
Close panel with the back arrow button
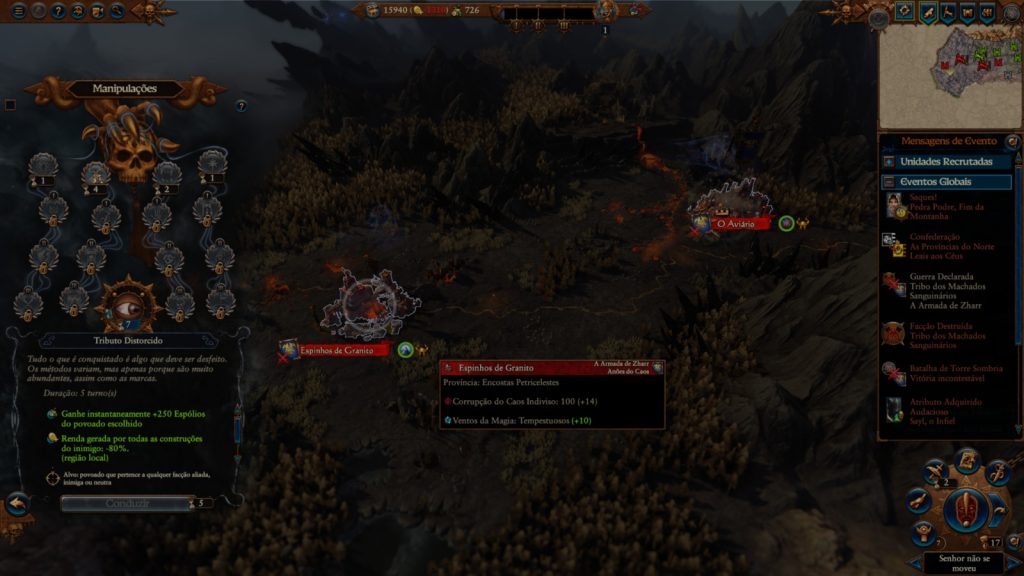pos(16,503)
